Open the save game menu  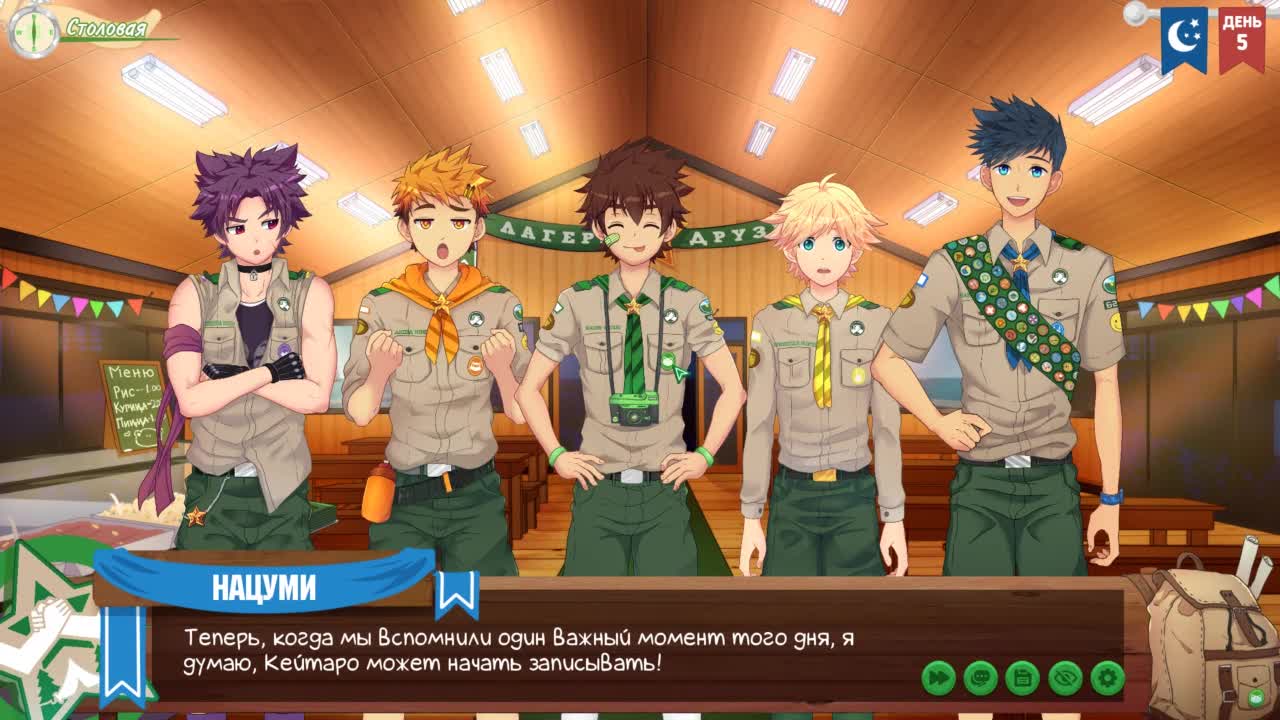[1022, 678]
